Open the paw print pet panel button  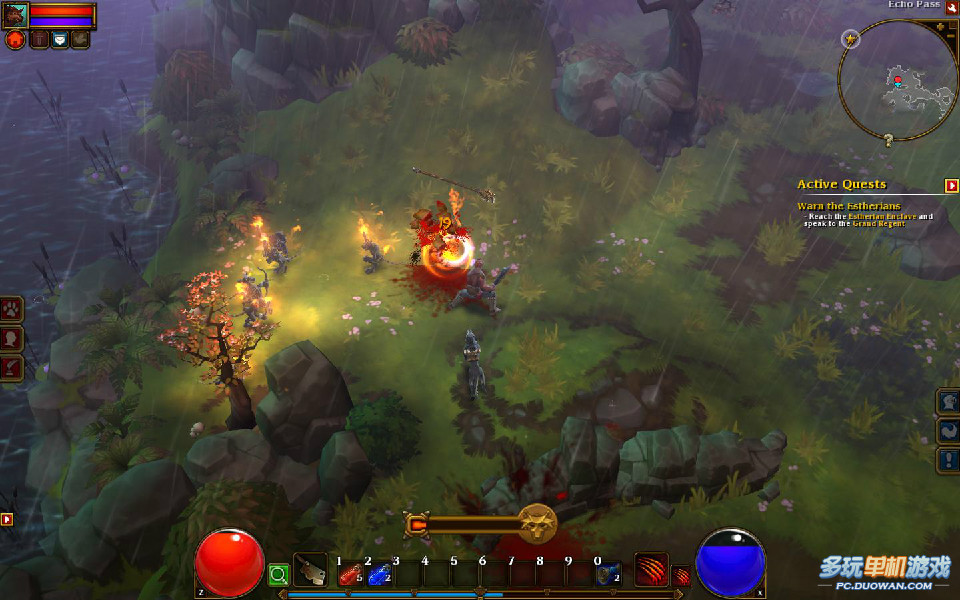click(x=12, y=309)
